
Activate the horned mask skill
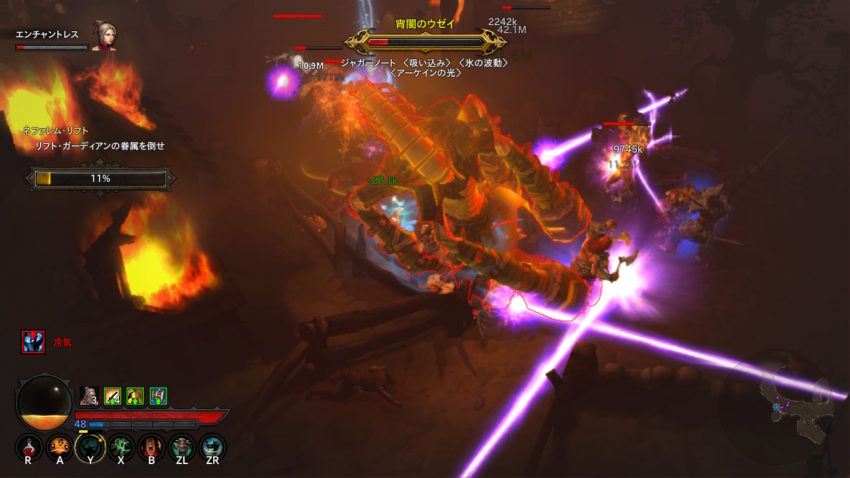[x=182, y=447]
